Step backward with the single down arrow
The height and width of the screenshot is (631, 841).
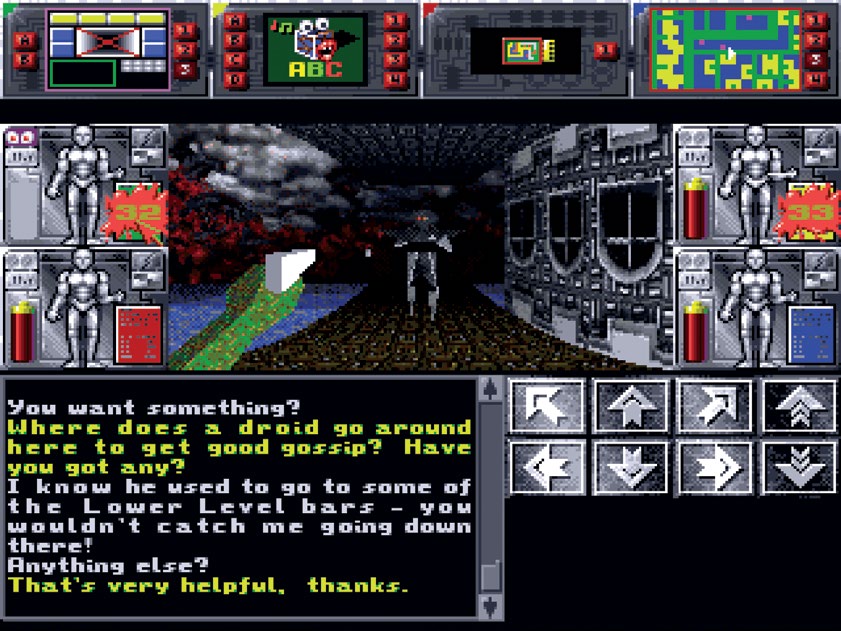tap(631, 467)
